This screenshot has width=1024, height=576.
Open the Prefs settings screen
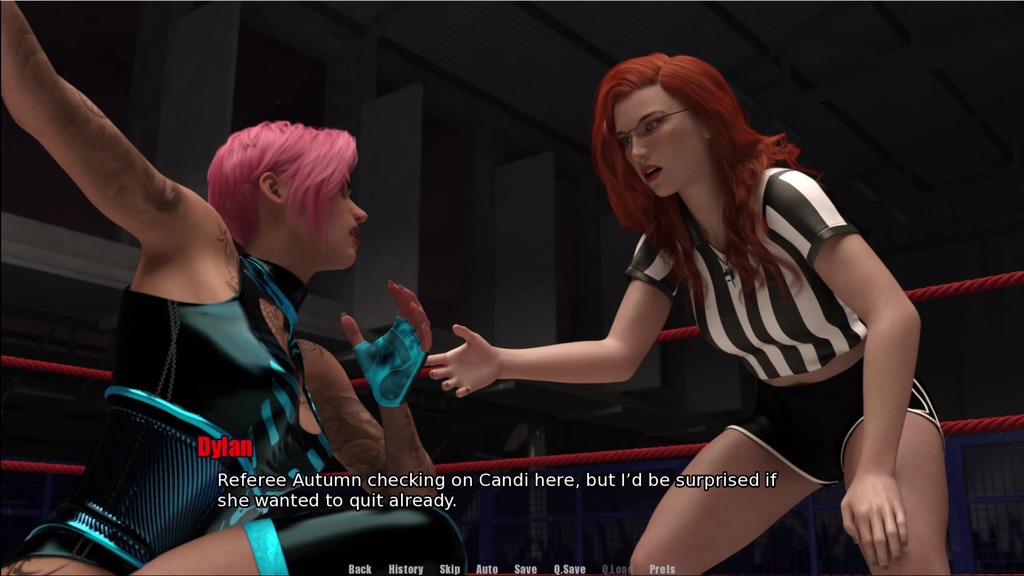click(x=662, y=569)
